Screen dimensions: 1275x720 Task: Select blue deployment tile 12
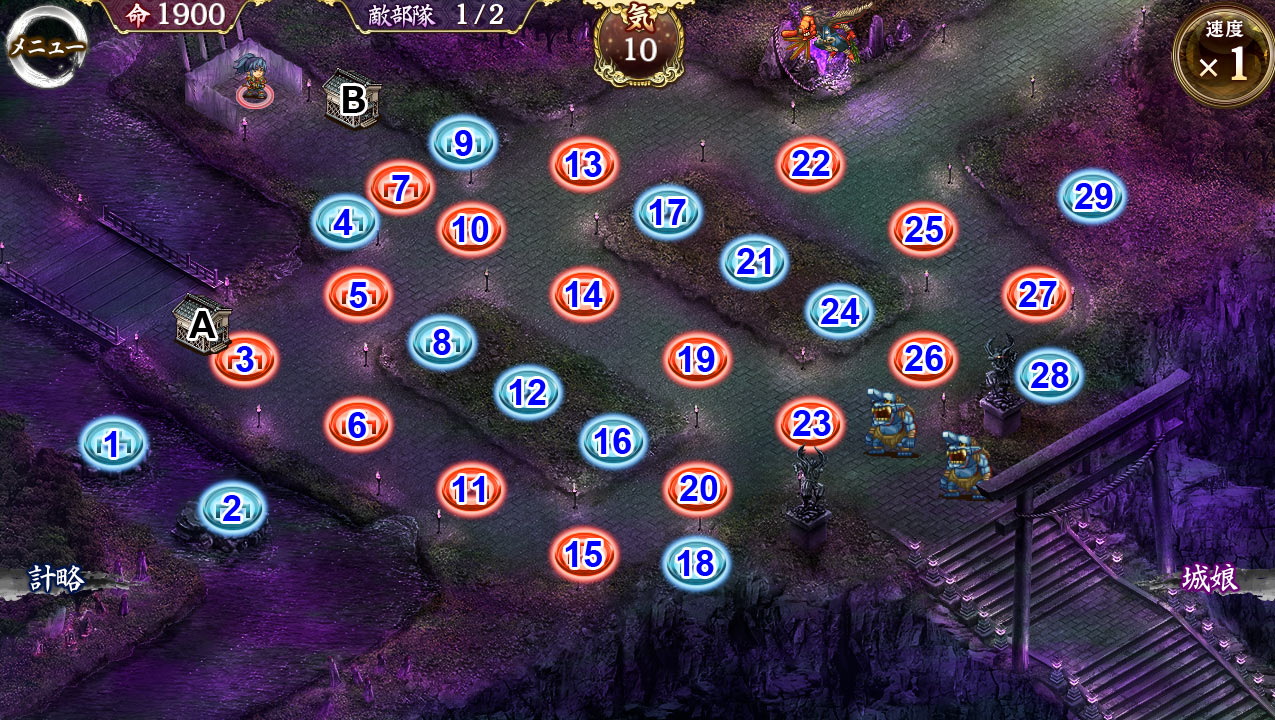point(527,393)
